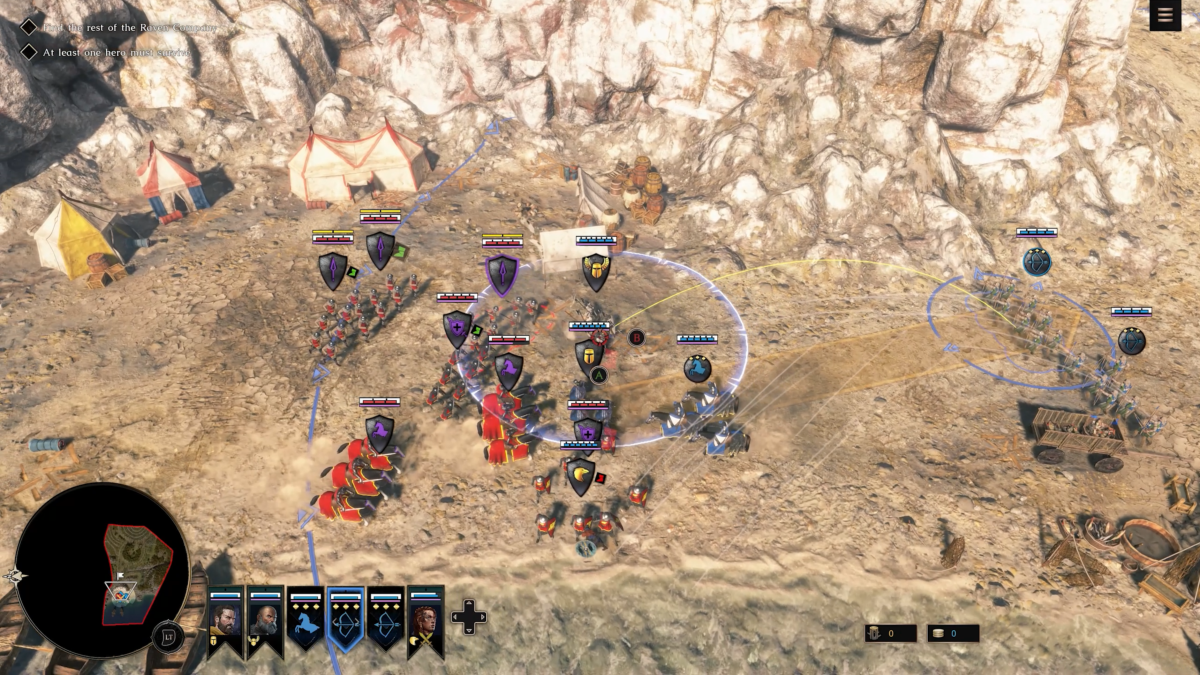Select the grey-bearded bald hero banner
The image size is (1200, 675).
265,620
